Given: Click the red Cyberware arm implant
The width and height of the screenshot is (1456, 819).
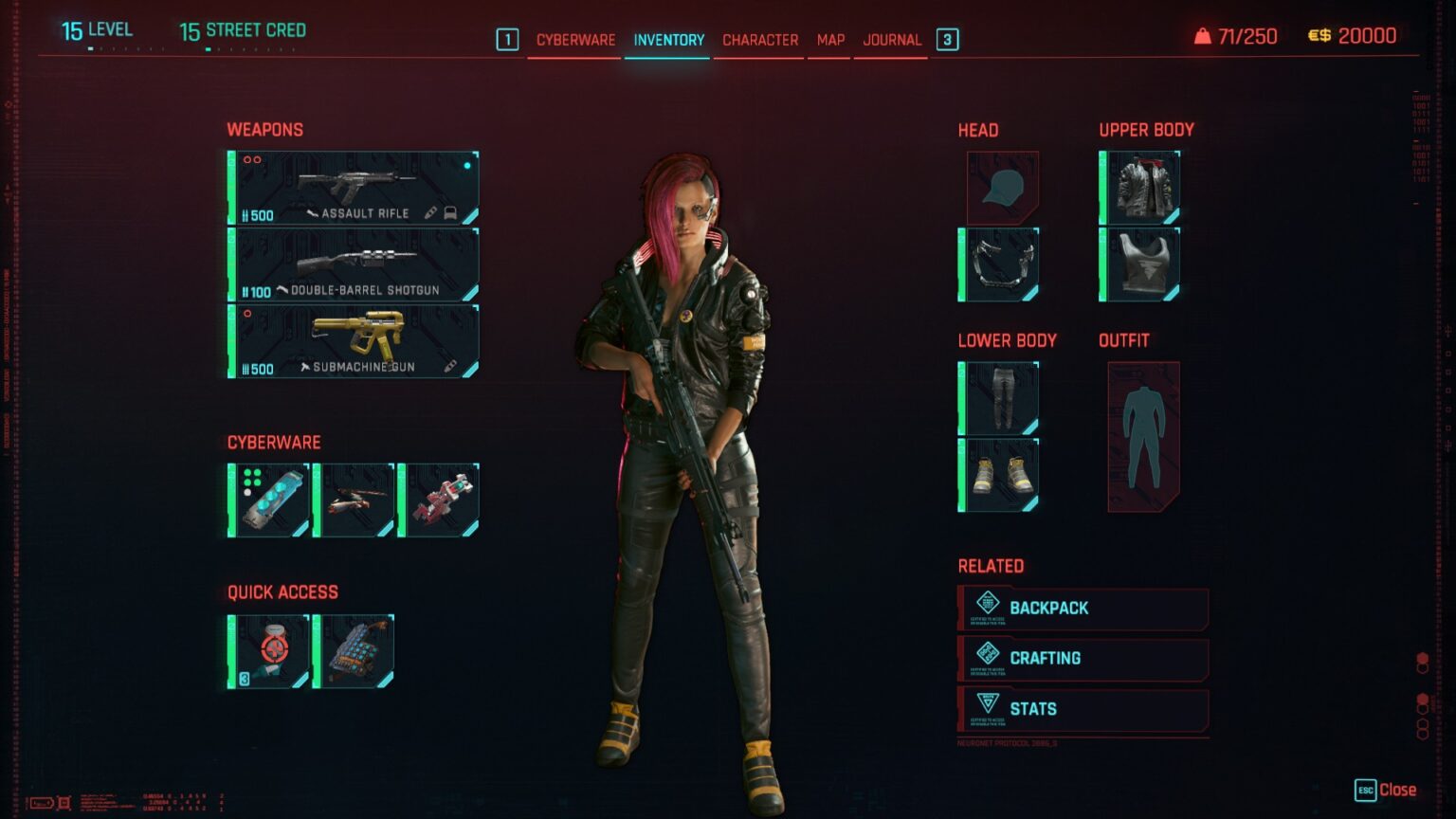Looking at the screenshot, I should point(441,499).
